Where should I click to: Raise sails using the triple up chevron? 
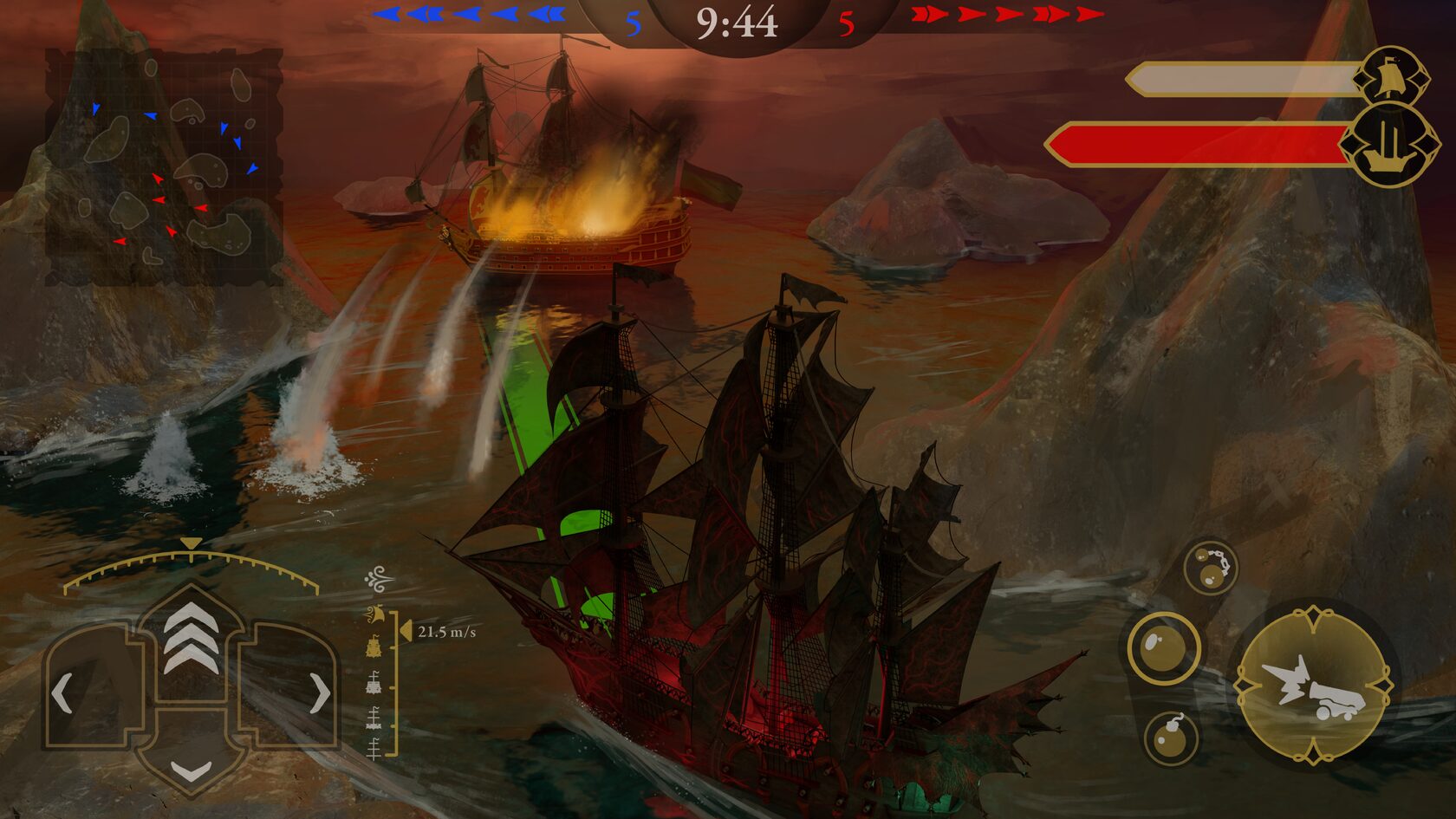coord(191,639)
